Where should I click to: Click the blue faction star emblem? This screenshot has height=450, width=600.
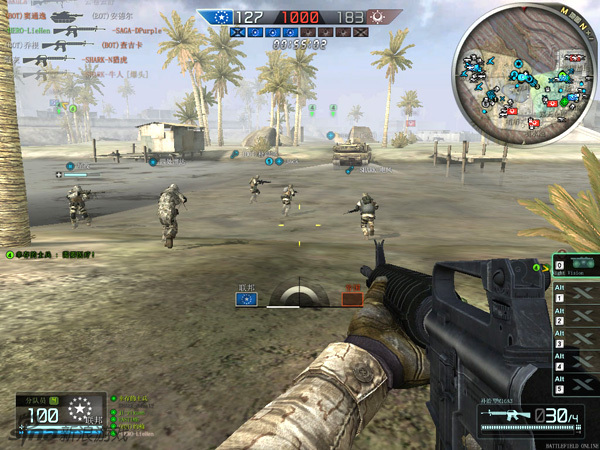coord(77,412)
